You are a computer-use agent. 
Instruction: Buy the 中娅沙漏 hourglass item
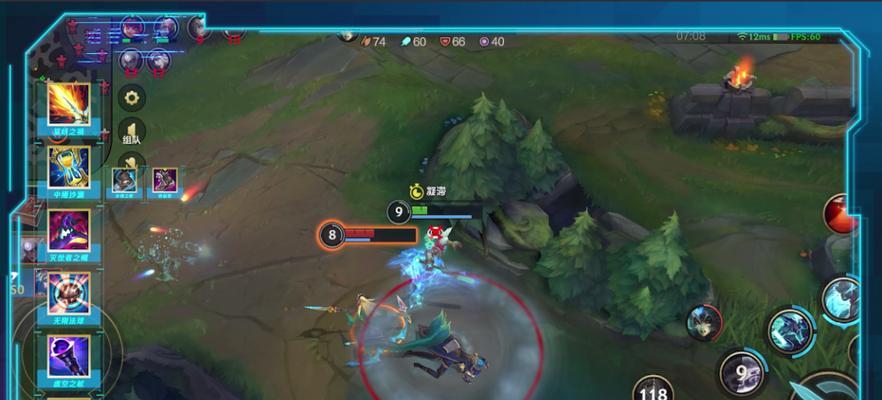pyautogui.click(x=69, y=167)
